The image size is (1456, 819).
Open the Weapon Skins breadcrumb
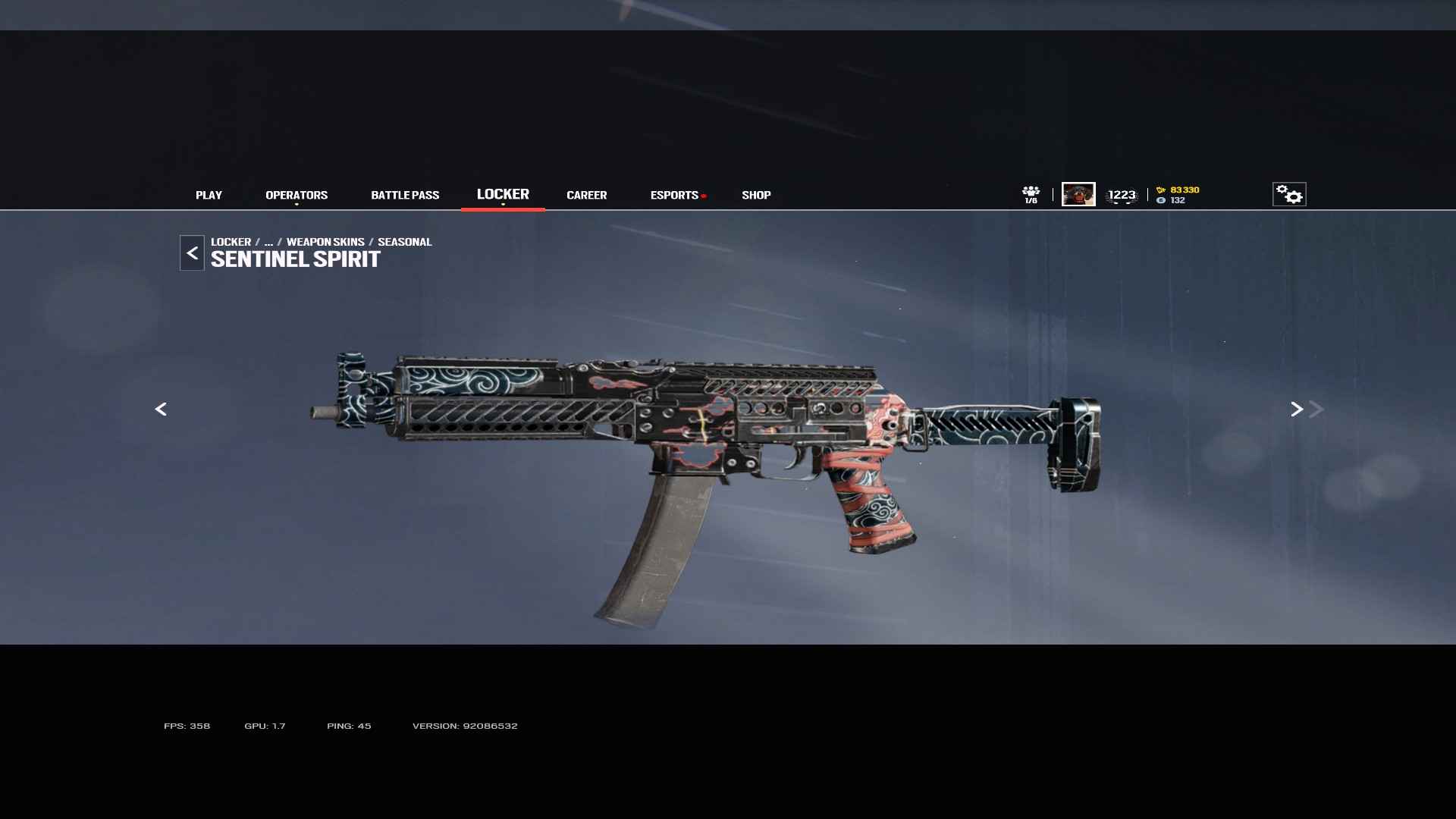pos(325,242)
